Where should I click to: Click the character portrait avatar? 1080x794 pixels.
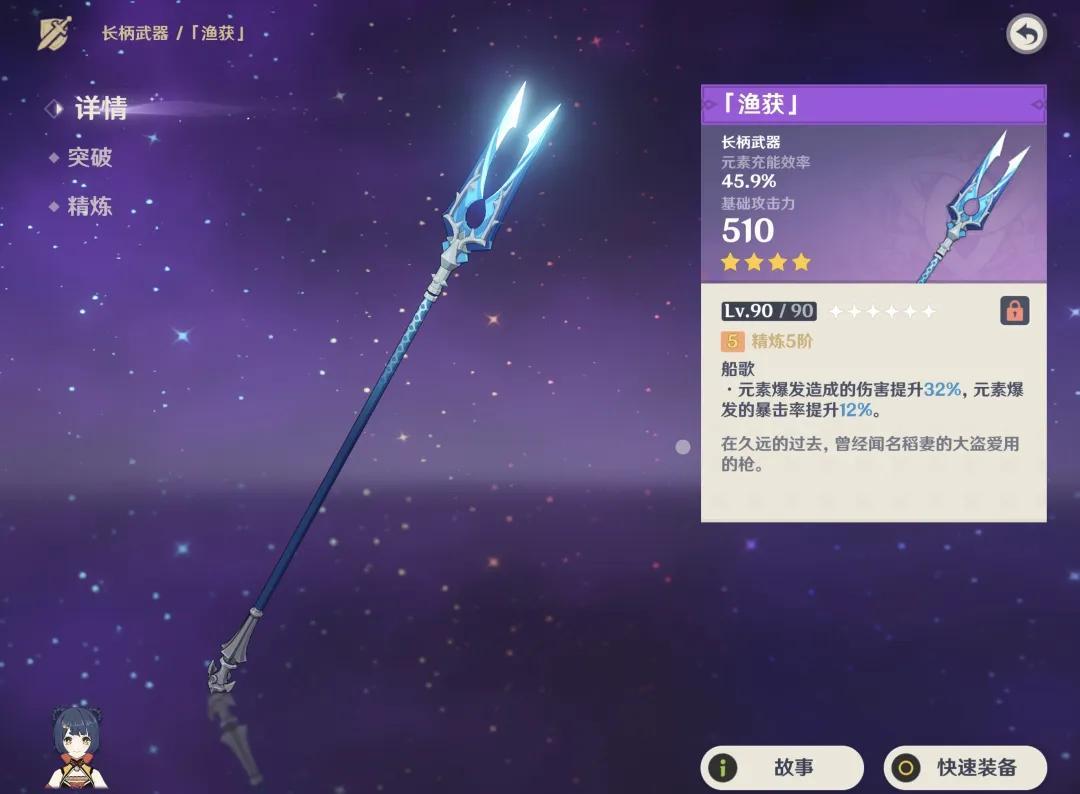[x=78, y=746]
